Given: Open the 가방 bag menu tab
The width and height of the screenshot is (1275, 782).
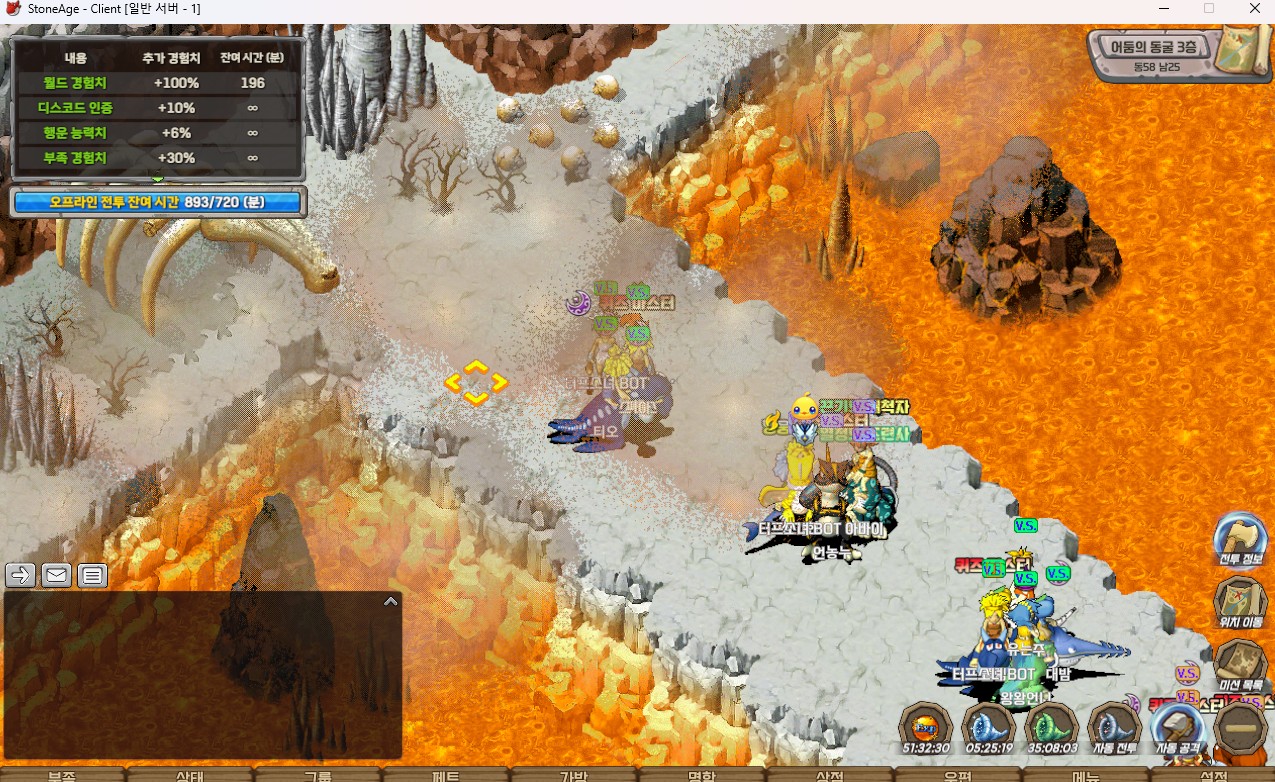Looking at the screenshot, I should [x=574, y=775].
